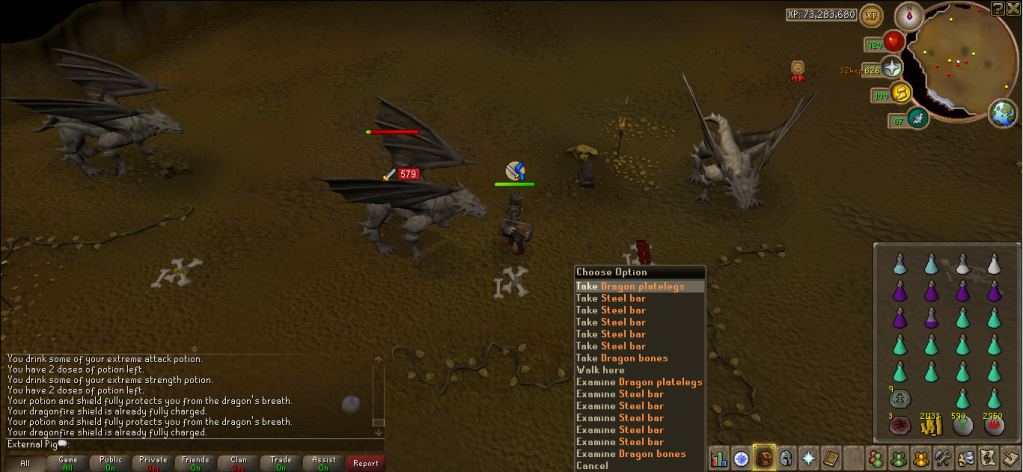Open the Friends chat tab
This screenshot has width=1023, height=472.
coord(196,463)
